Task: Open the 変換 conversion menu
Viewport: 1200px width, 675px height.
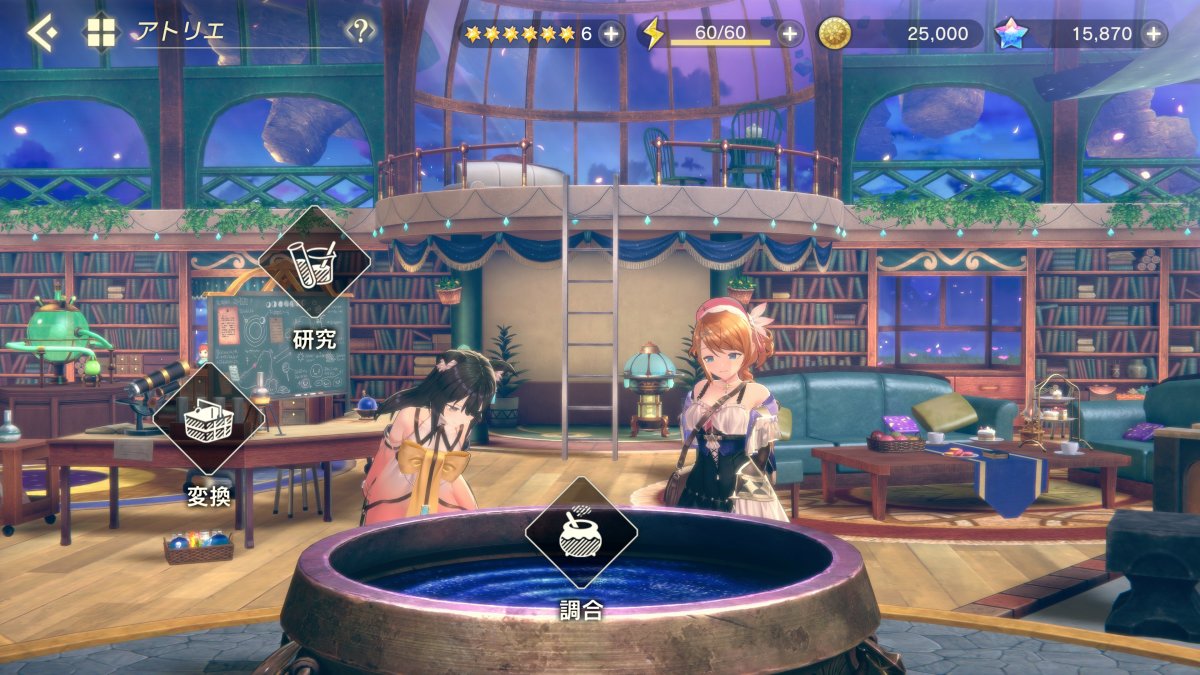Action: [209, 418]
